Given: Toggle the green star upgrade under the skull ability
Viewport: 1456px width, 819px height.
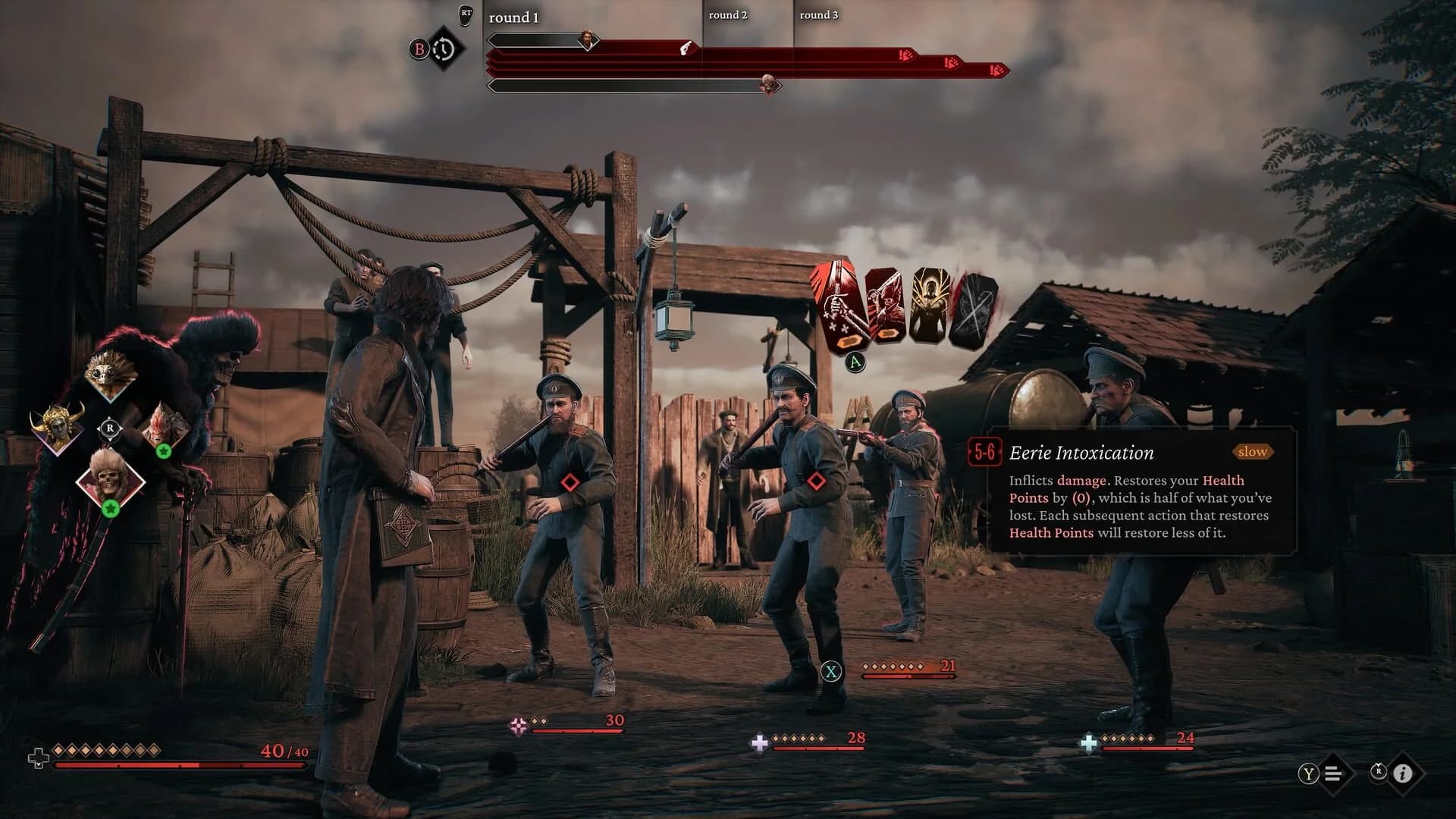Looking at the screenshot, I should pyautogui.click(x=111, y=508).
